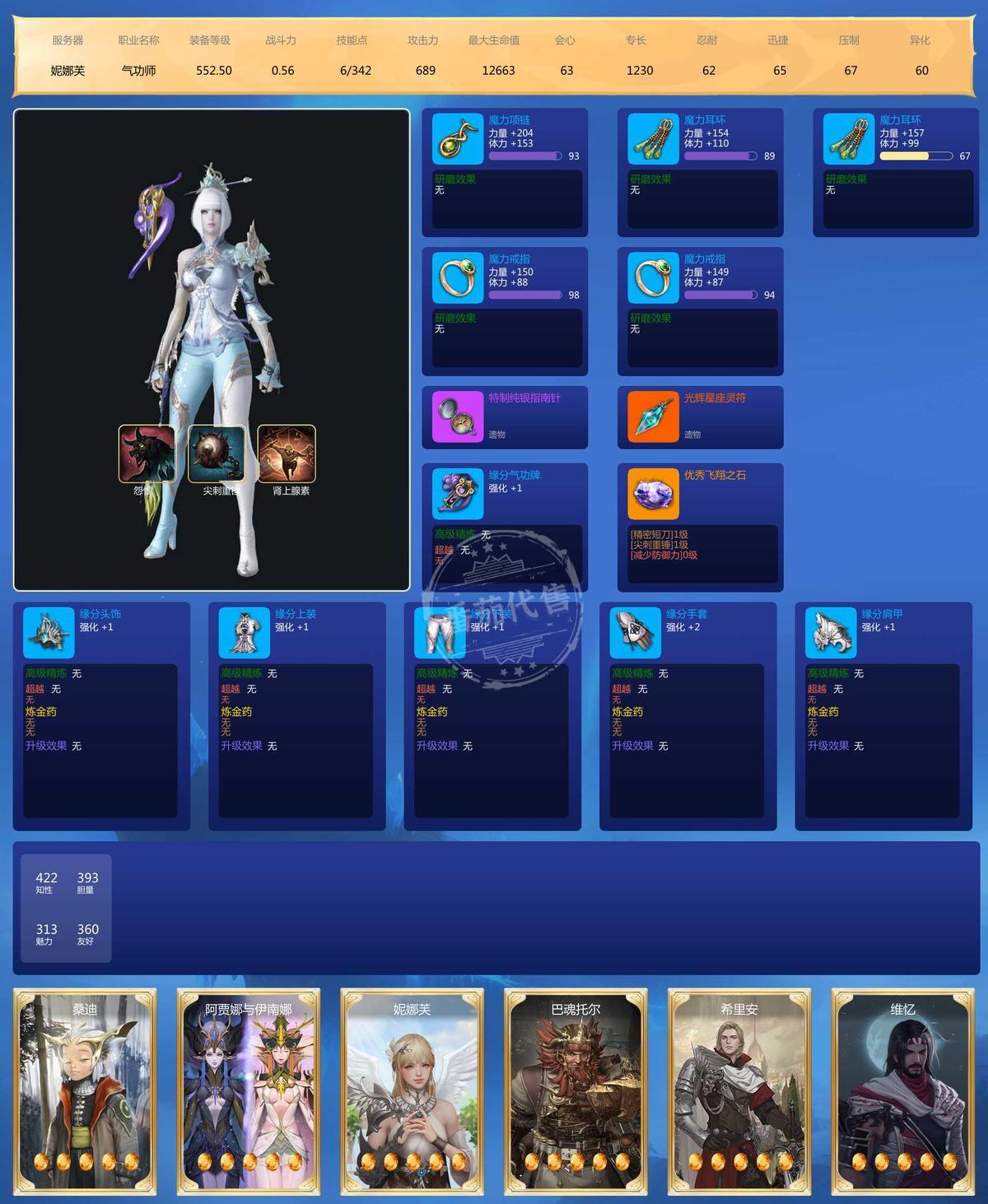The width and height of the screenshot is (988, 1204).
Task: Click the 怨恨 engraving icon
Action: coord(147,453)
